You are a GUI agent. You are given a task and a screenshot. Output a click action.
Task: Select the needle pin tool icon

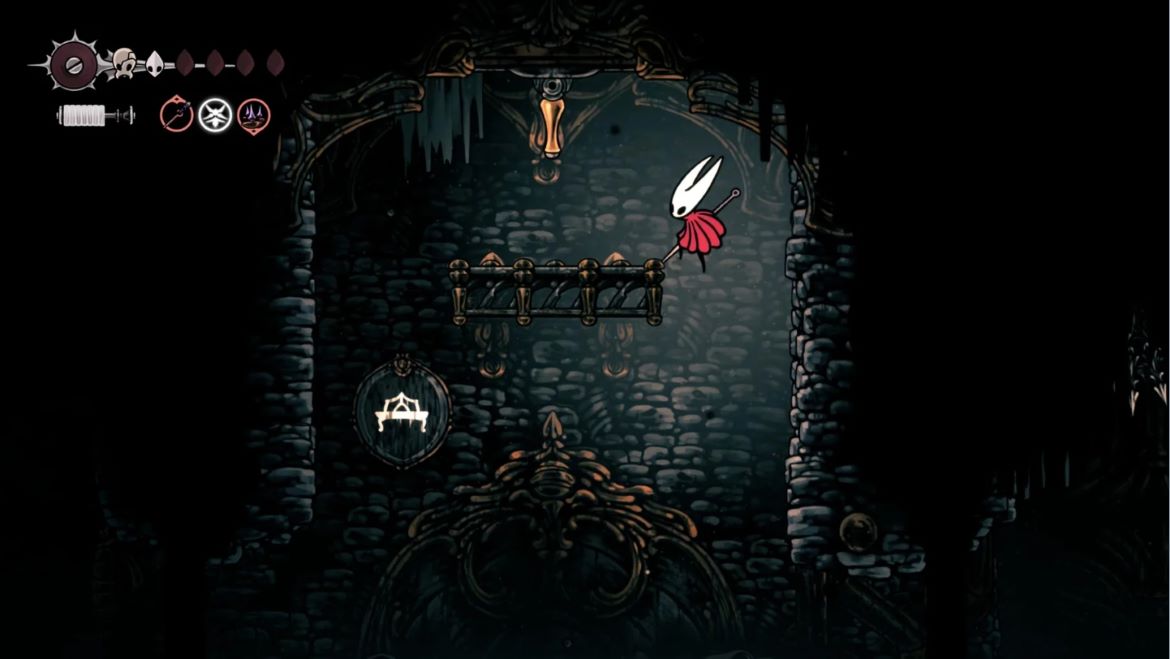pos(176,116)
